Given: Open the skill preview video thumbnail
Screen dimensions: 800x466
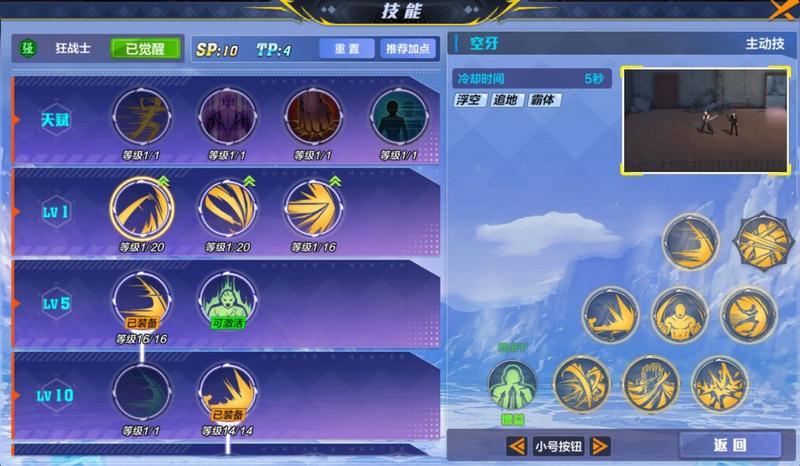Looking at the screenshot, I should click(705, 120).
